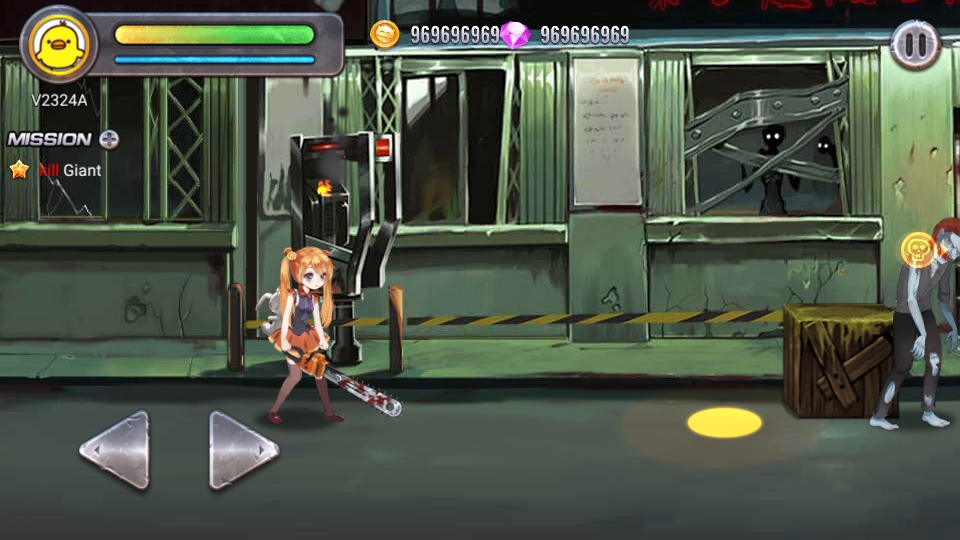Select the Kill Giant mission objective
Screen dimensions: 960x540
click(x=69, y=170)
